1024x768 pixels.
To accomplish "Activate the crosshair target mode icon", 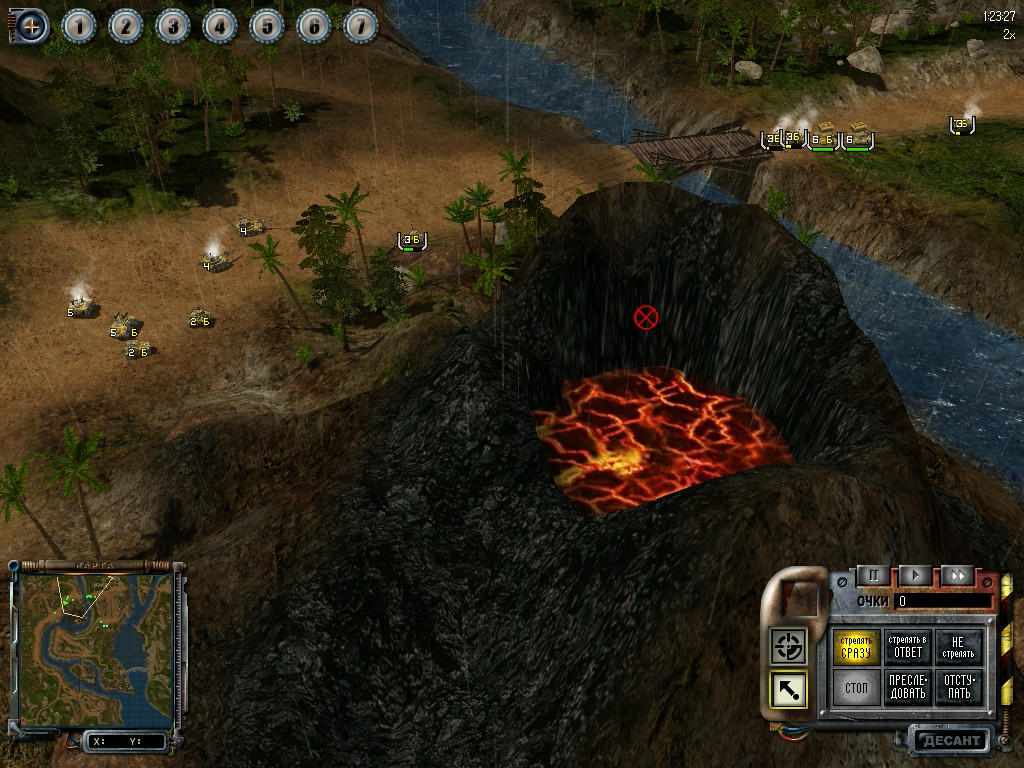I will (789, 646).
